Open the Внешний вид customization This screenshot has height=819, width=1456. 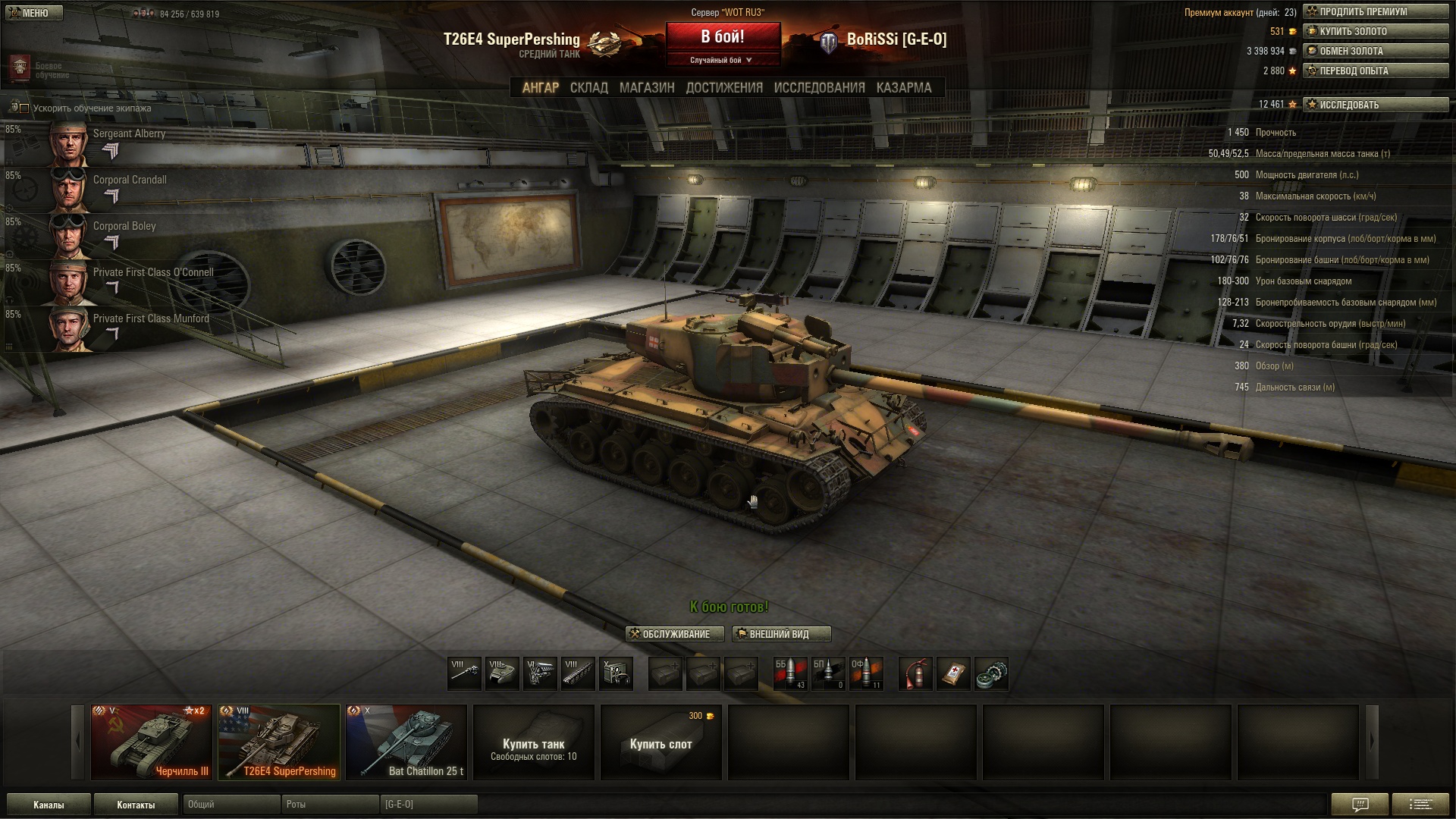click(x=781, y=634)
